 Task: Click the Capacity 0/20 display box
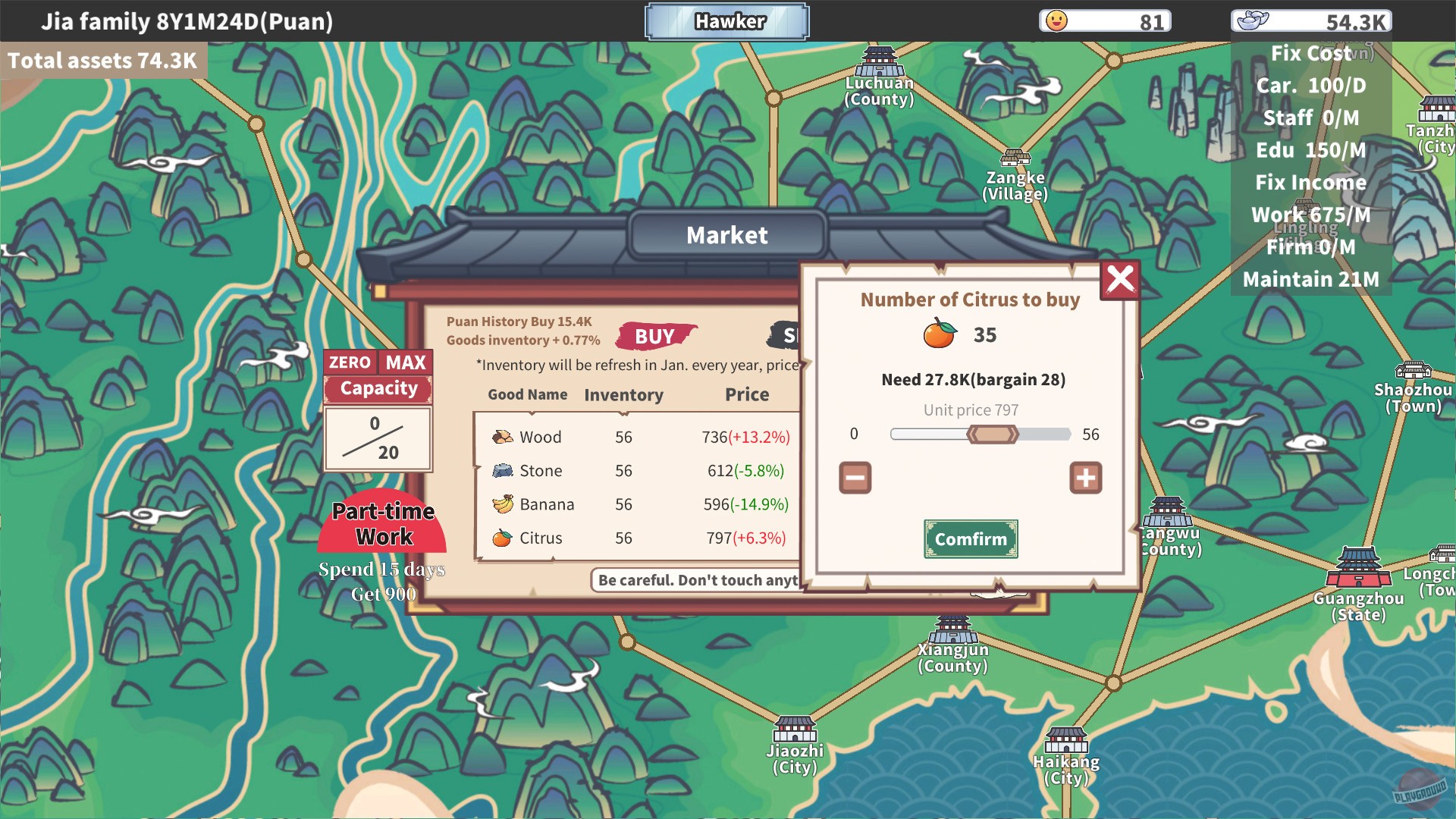378,438
